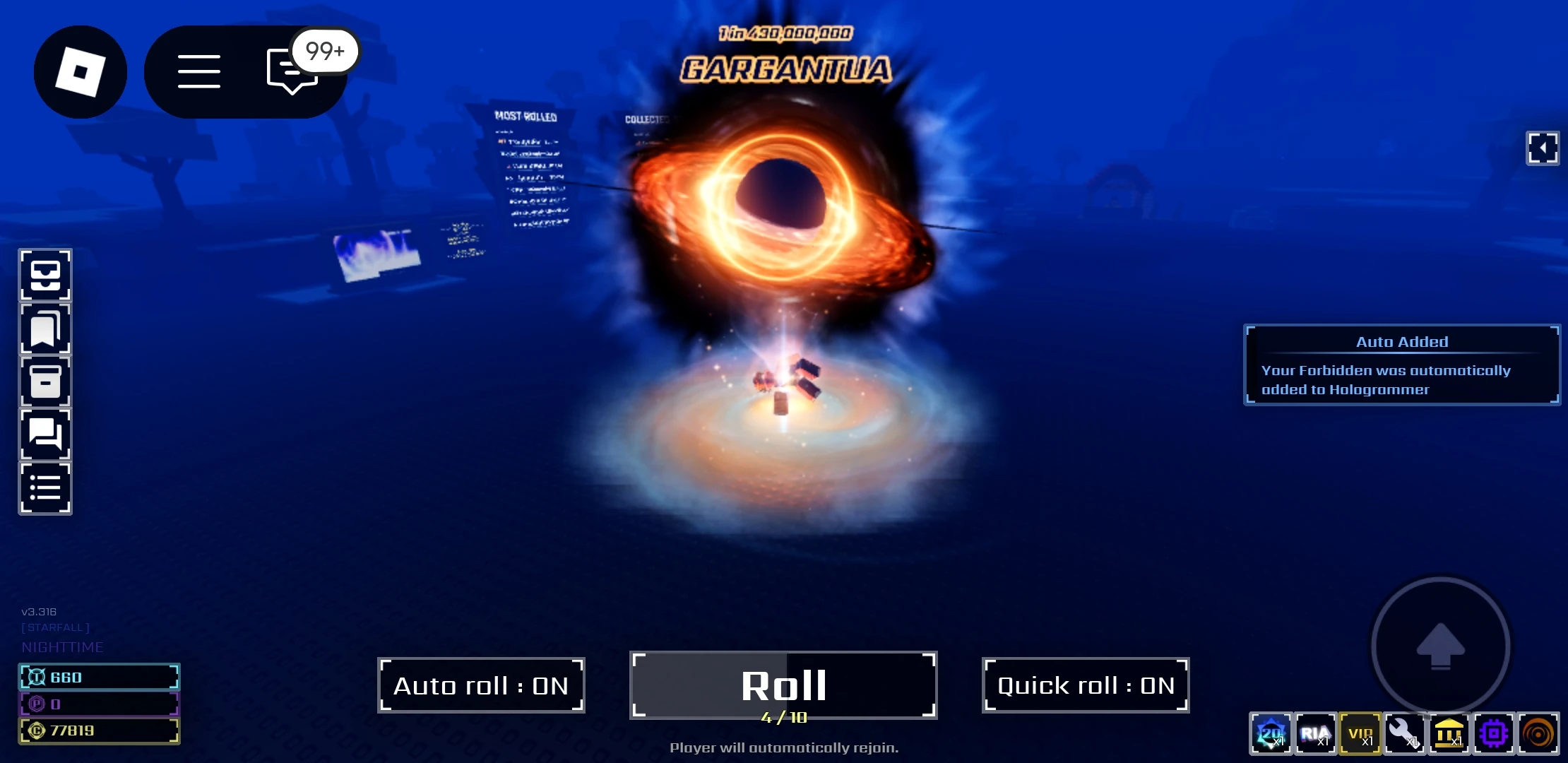This screenshot has height=763, width=1568.
Task: Toggle Quick roll off
Action: point(1086,685)
